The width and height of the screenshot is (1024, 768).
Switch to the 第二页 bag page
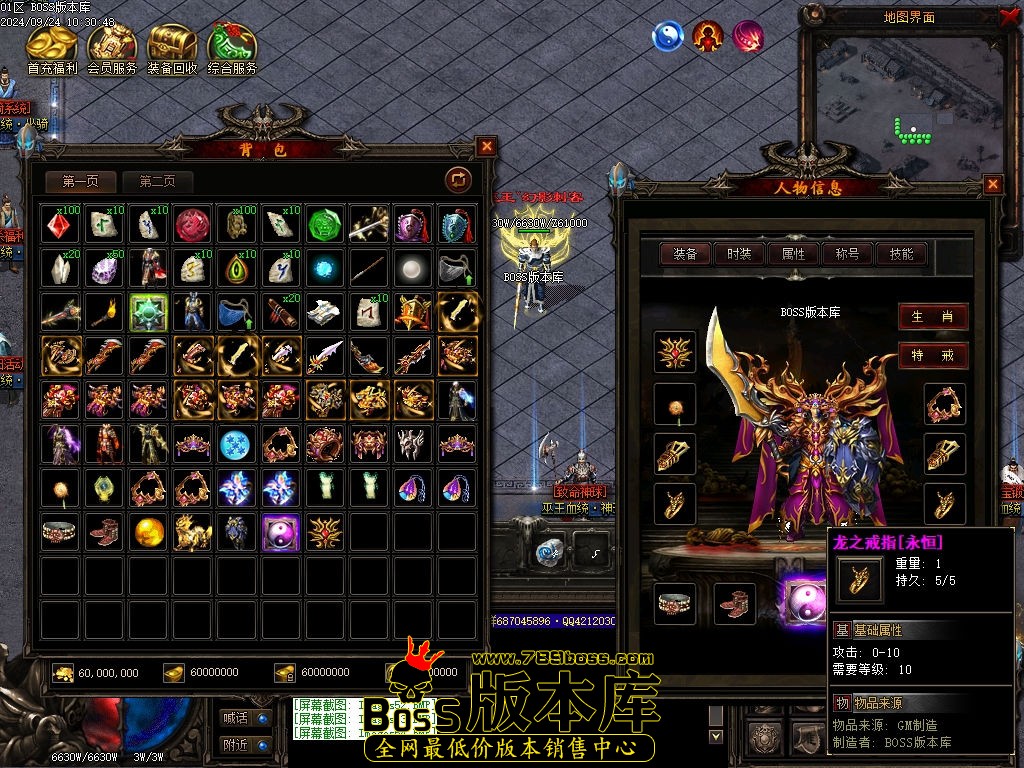pyautogui.click(x=157, y=181)
